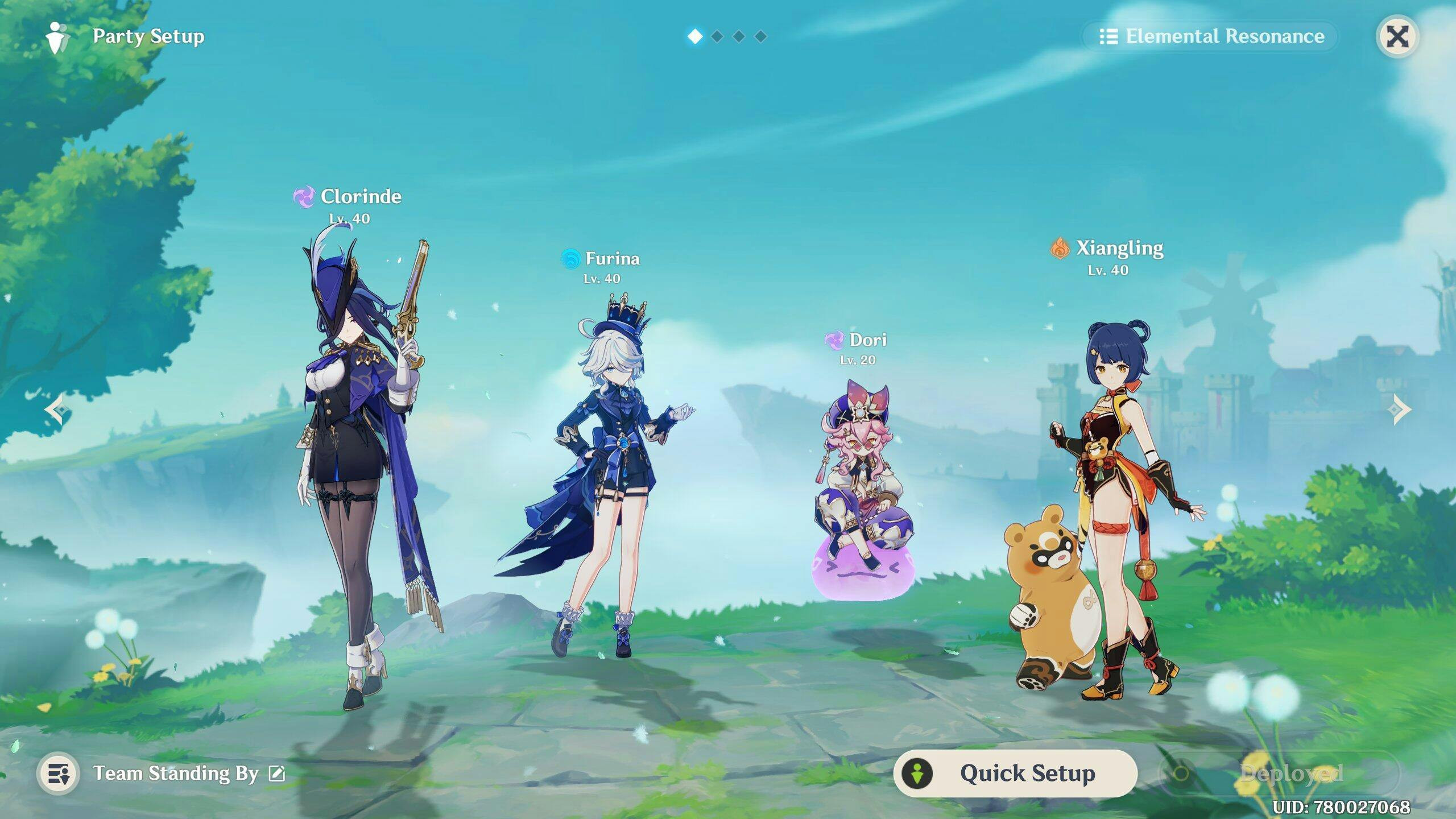Viewport: 1456px width, 819px height.
Task: Click the Quick Setup button
Action: click(x=1015, y=773)
